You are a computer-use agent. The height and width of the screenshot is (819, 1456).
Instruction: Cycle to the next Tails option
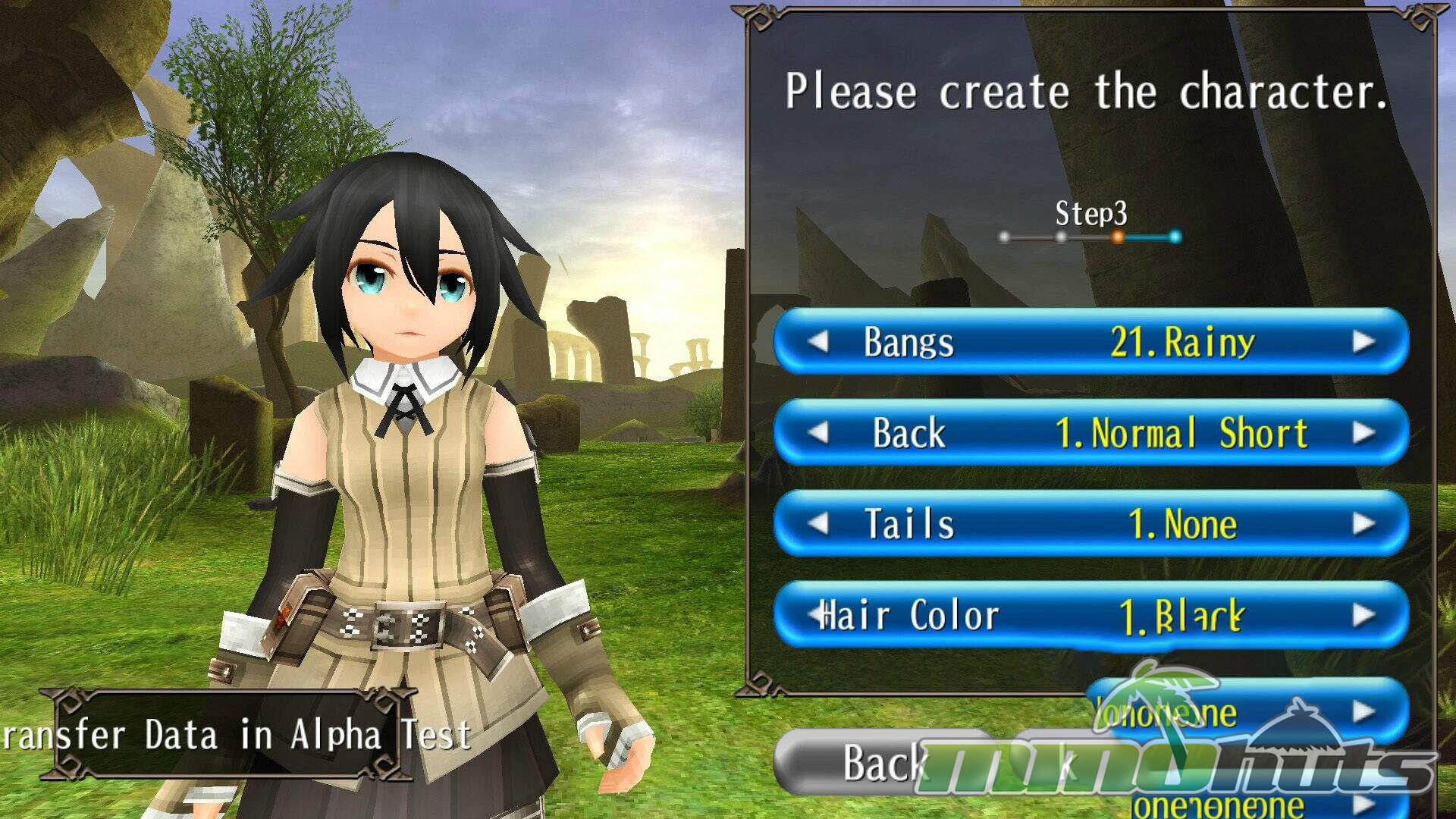coord(1363,524)
